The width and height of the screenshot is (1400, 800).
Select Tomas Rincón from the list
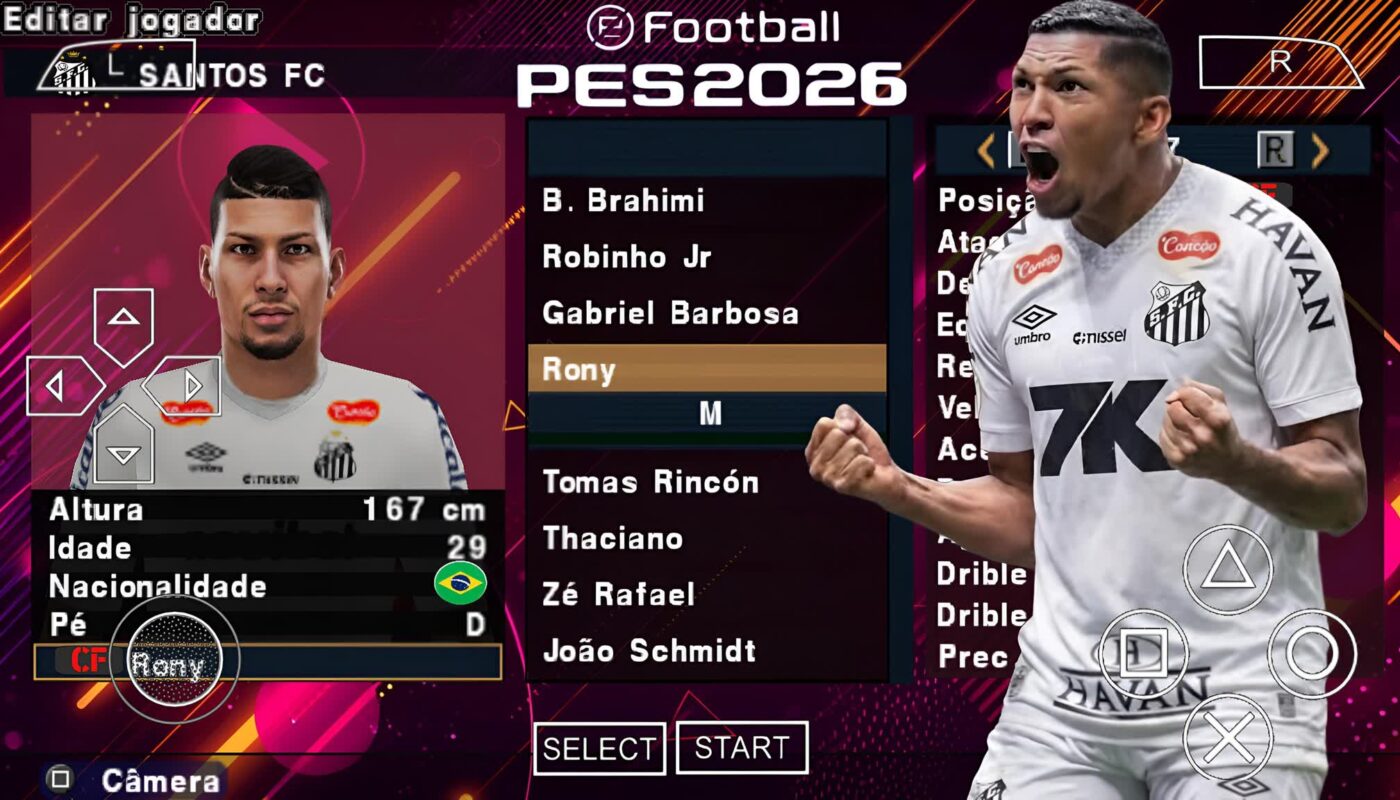pyautogui.click(x=650, y=483)
